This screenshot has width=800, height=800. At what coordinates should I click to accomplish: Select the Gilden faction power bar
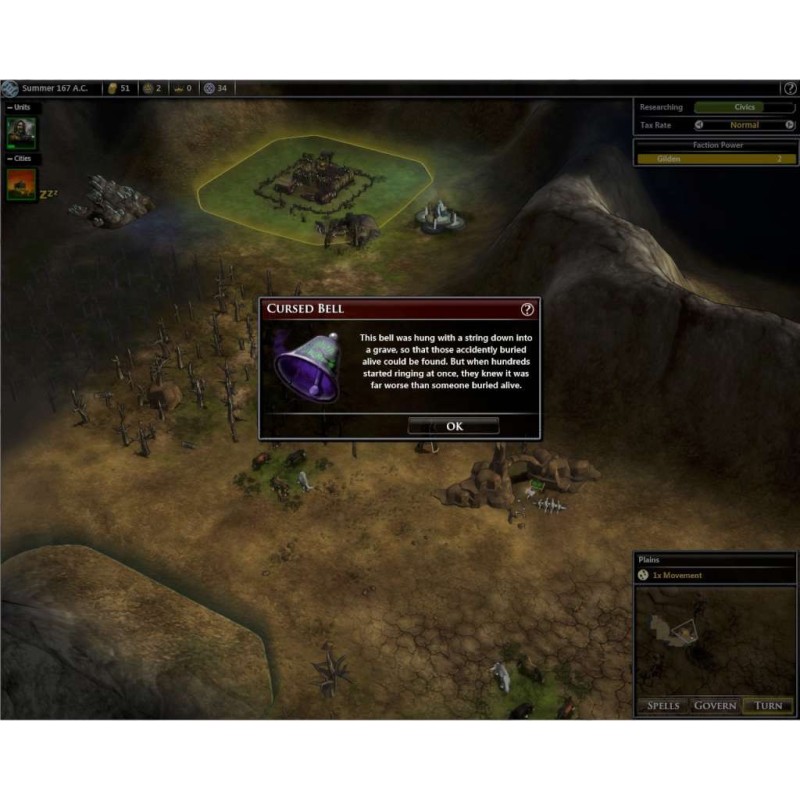coord(715,159)
